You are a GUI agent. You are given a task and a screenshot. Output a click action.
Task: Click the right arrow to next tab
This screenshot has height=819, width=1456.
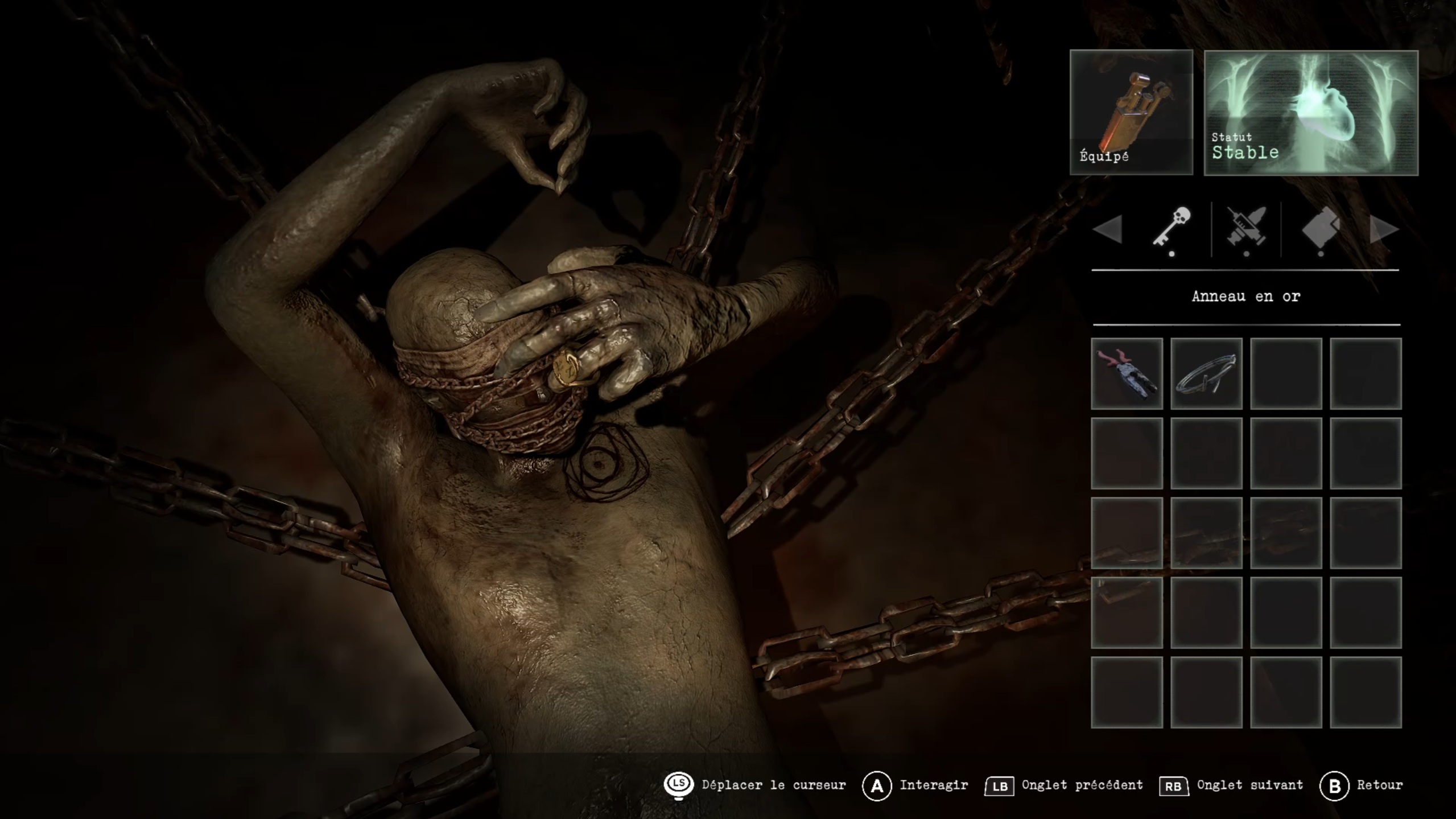pos(1384,229)
